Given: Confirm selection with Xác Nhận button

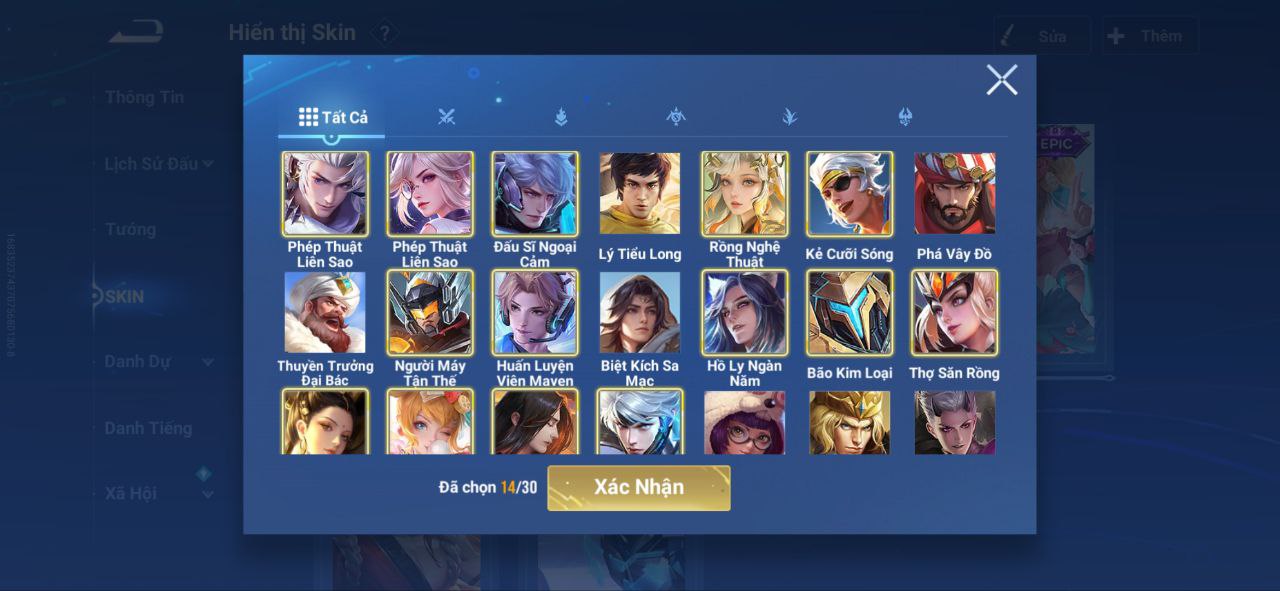Looking at the screenshot, I should [638, 488].
